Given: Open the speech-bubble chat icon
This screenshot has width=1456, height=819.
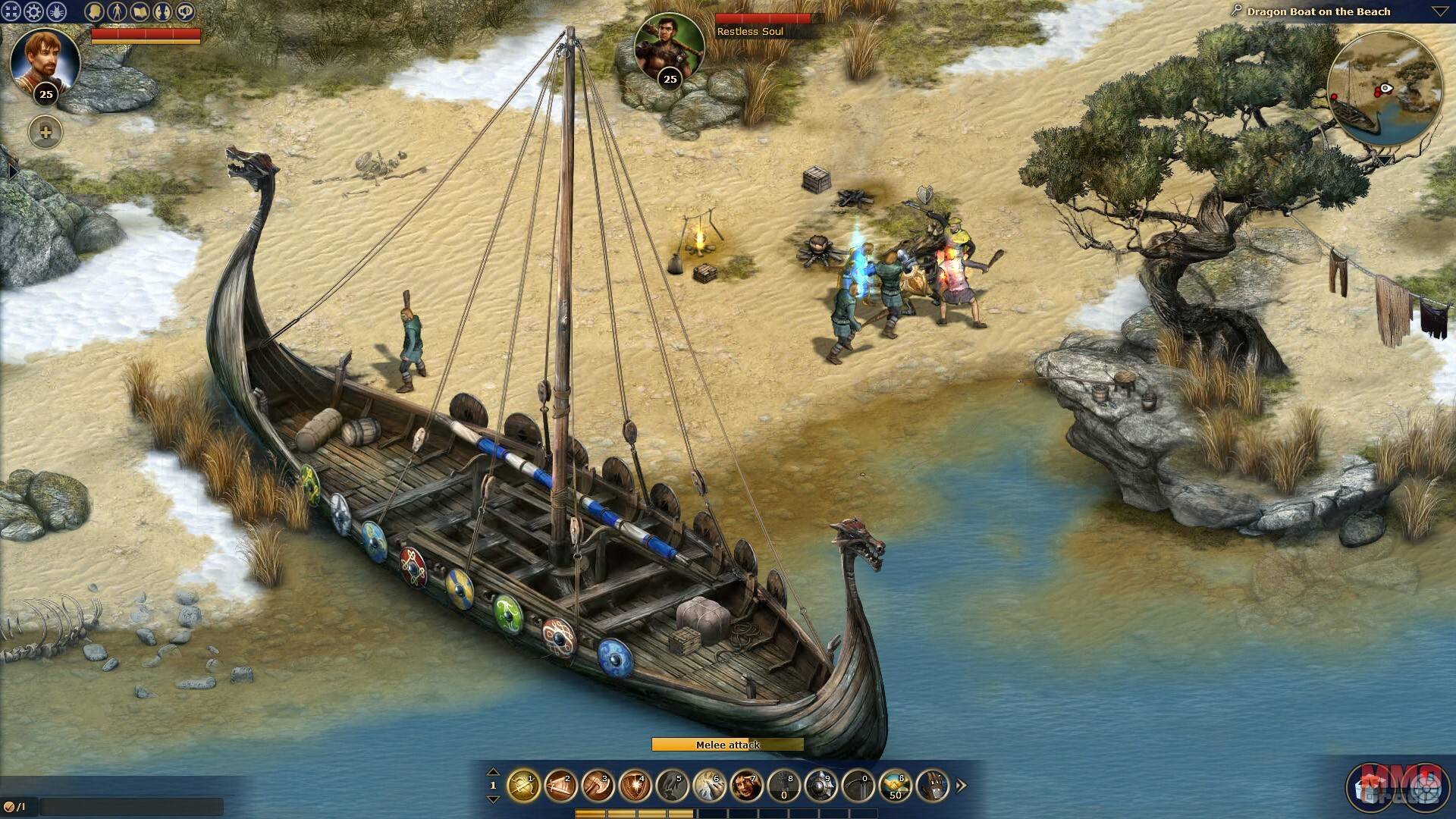Looking at the screenshot, I should [185, 11].
